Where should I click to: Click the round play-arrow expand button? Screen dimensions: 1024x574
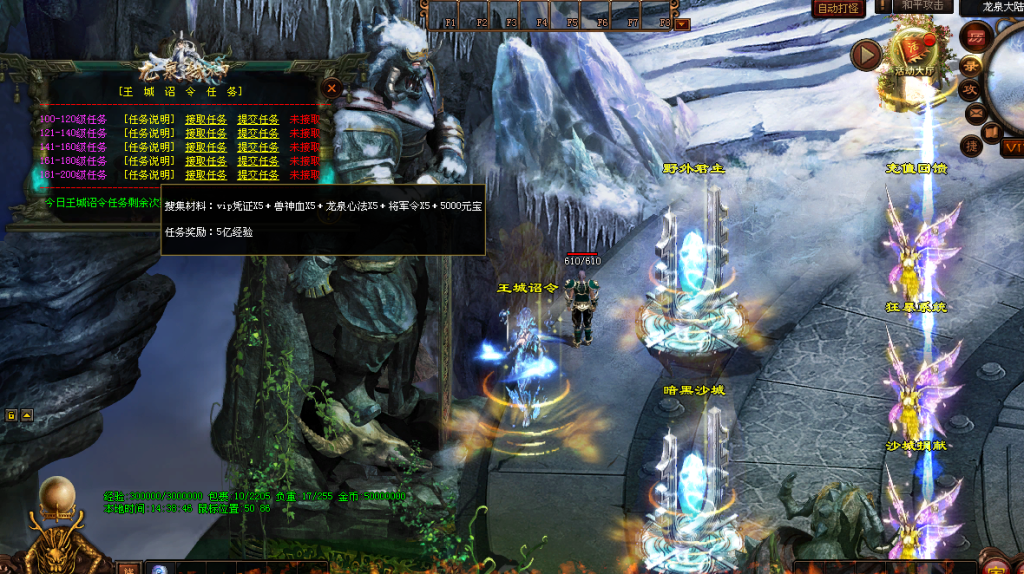(x=866, y=55)
